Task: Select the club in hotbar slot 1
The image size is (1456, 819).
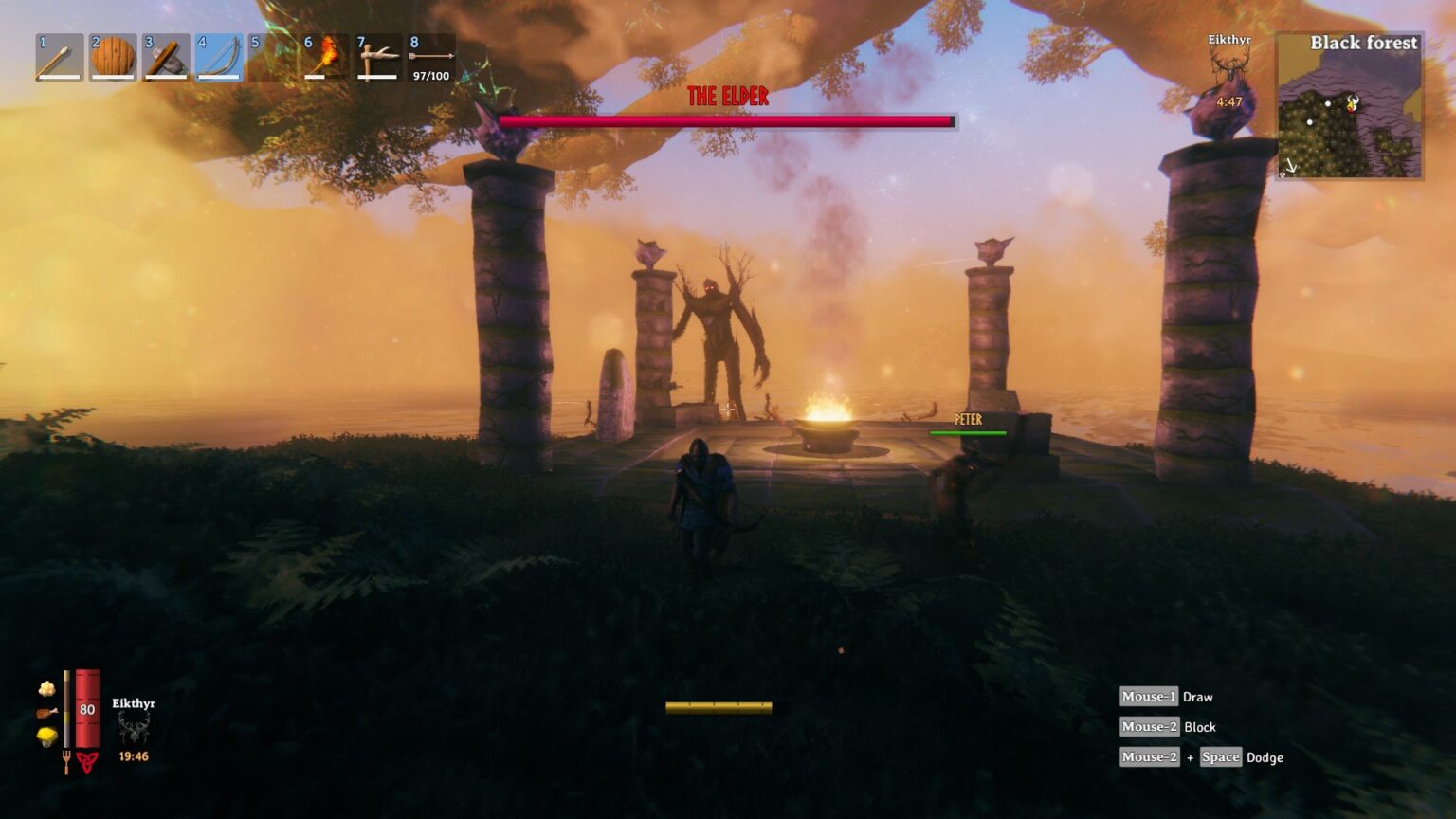Action: click(x=59, y=58)
